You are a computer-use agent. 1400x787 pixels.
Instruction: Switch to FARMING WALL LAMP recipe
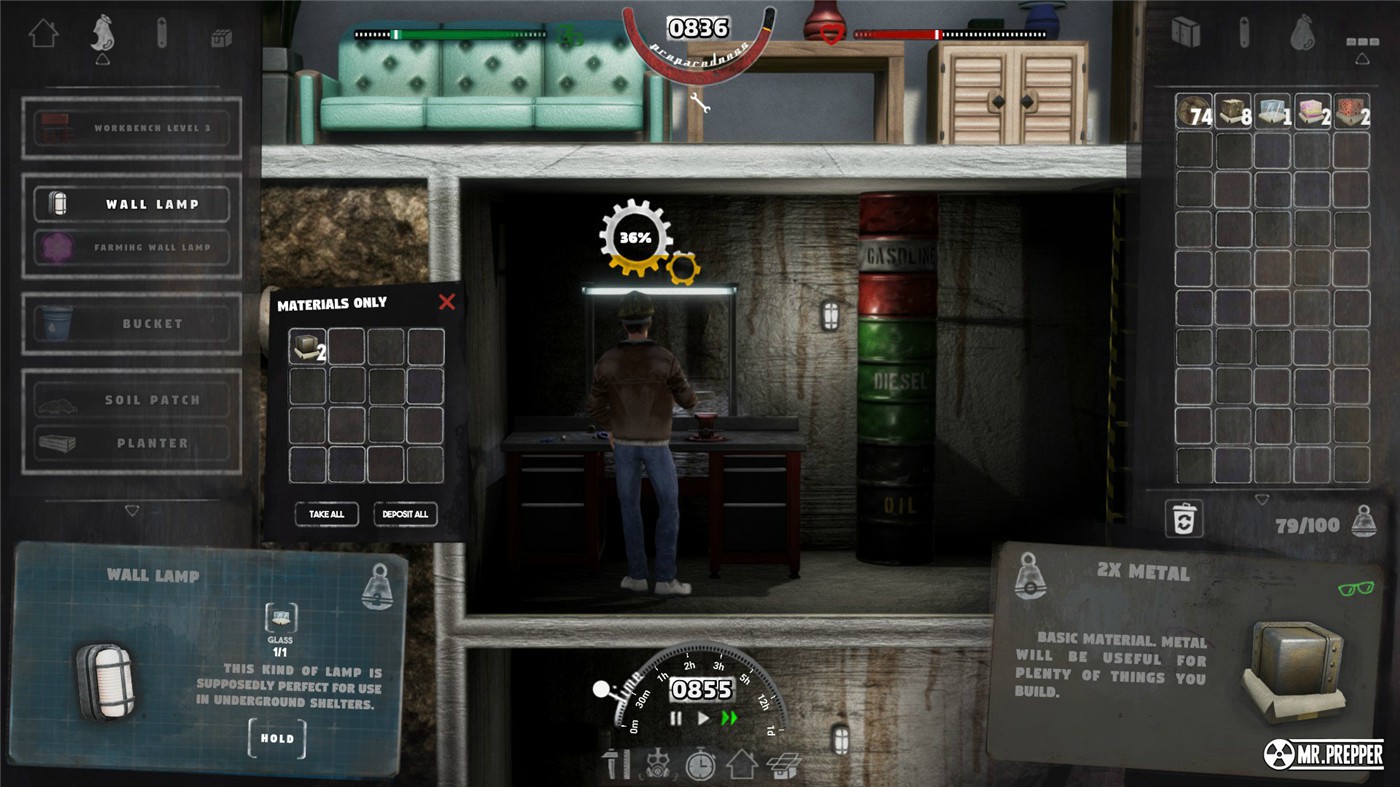pos(133,249)
